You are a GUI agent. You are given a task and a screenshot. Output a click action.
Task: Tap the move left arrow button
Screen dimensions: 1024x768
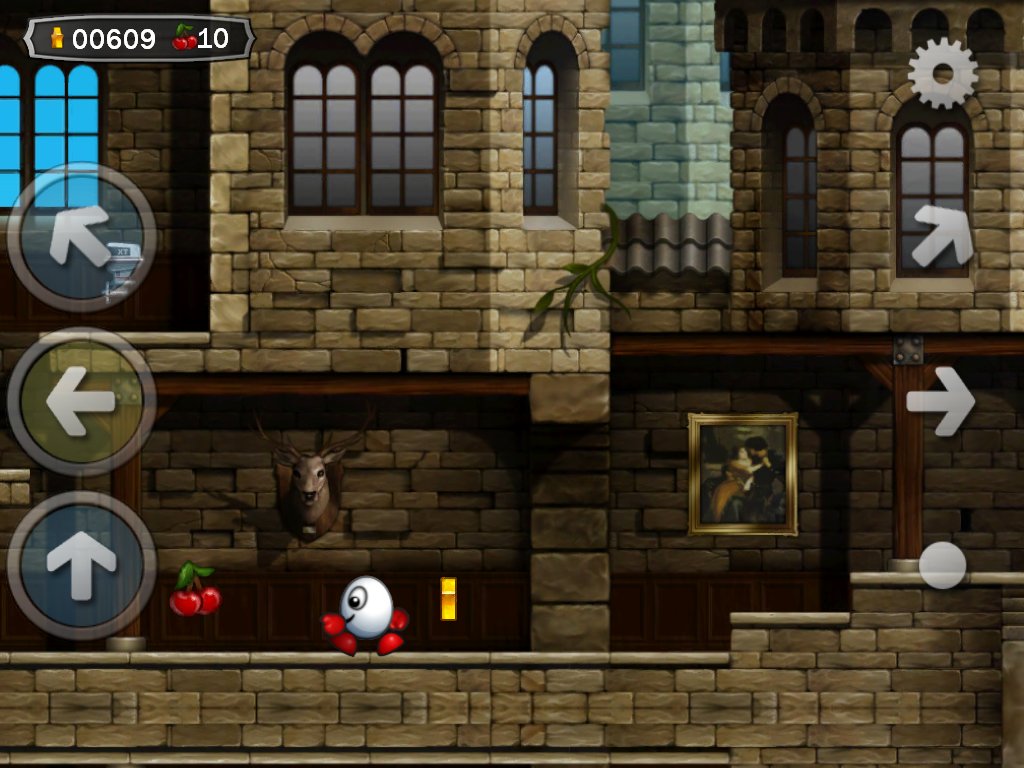coord(81,401)
